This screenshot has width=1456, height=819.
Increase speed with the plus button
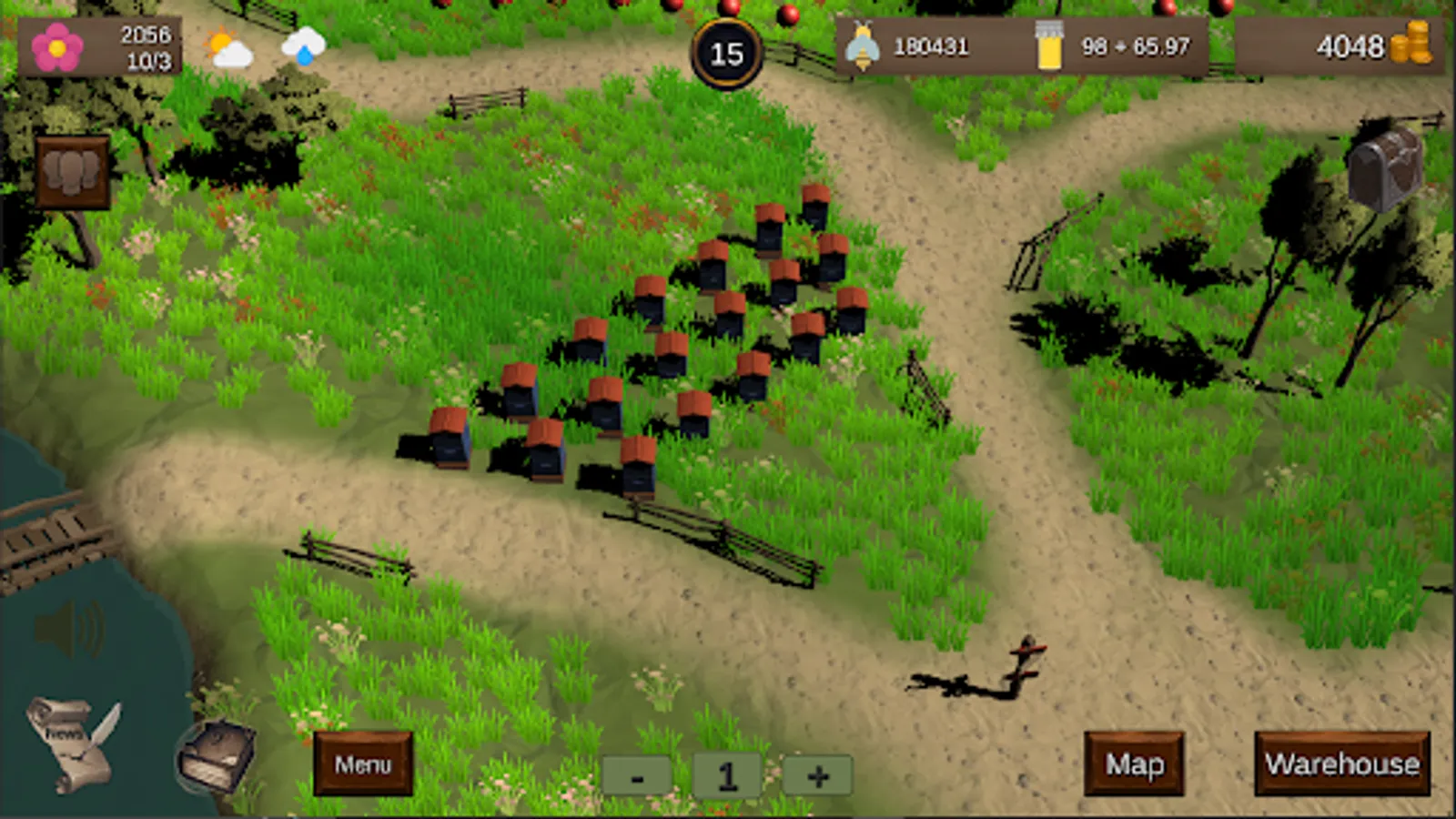click(x=817, y=776)
